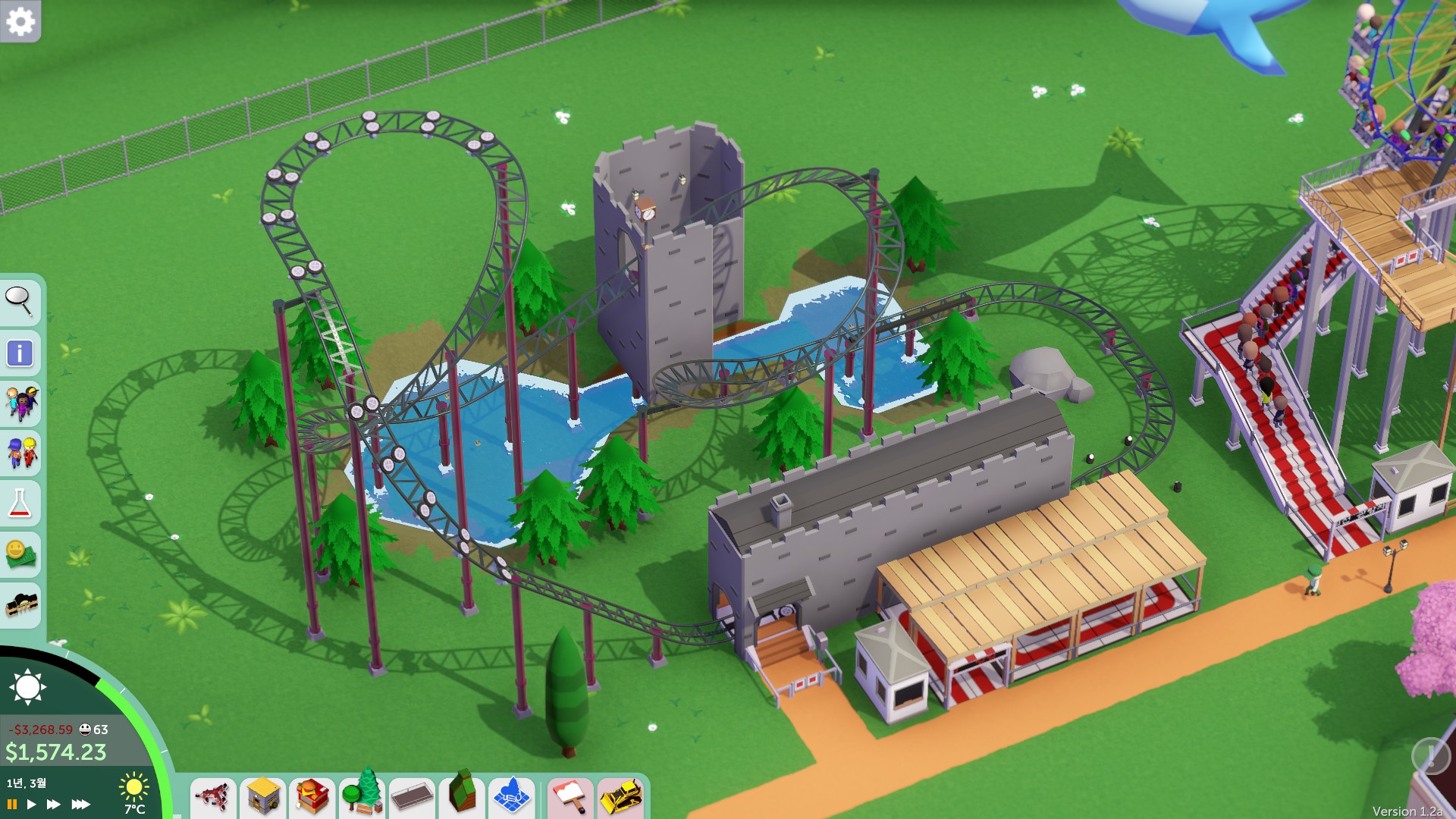Open the yellow-roof building menu
1456x819 pixels.
coord(263,797)
